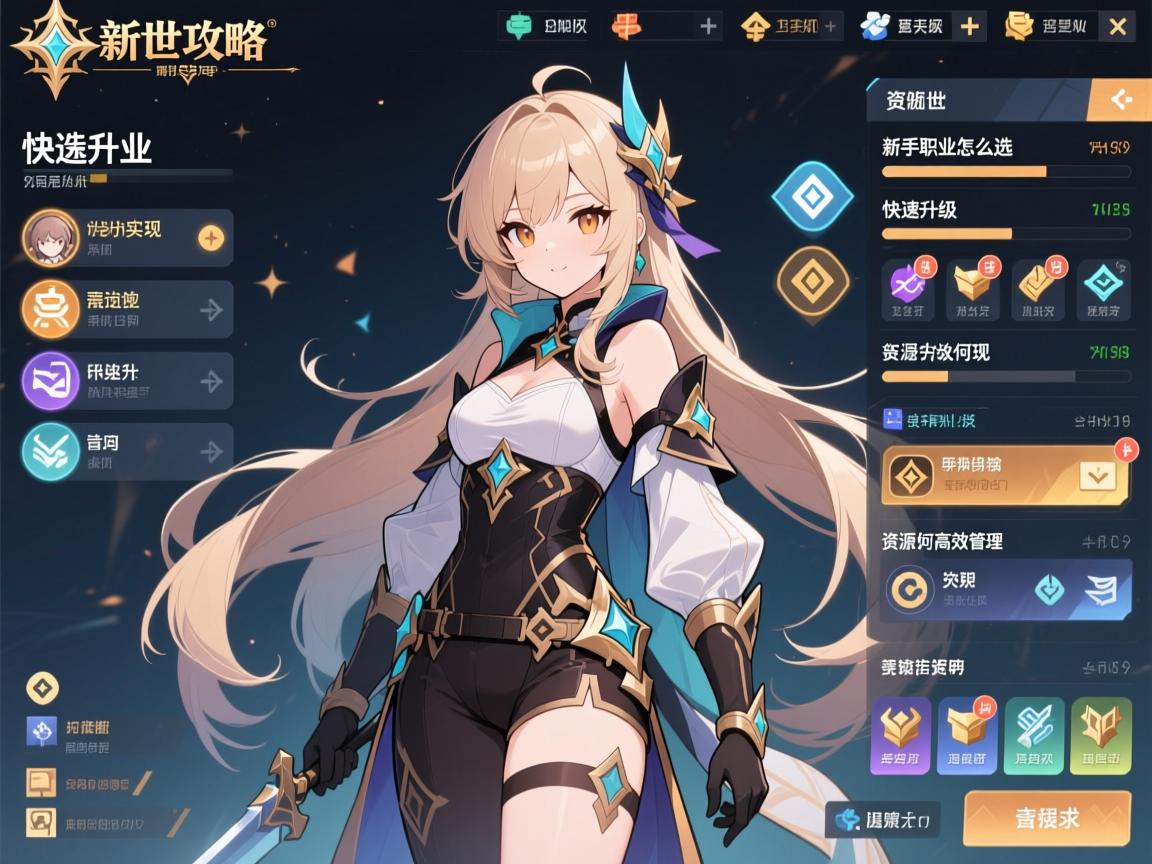Select the gold ticket icon in the guide panel
Viewport: 1152px width, 864px height.
[1039, 288]
